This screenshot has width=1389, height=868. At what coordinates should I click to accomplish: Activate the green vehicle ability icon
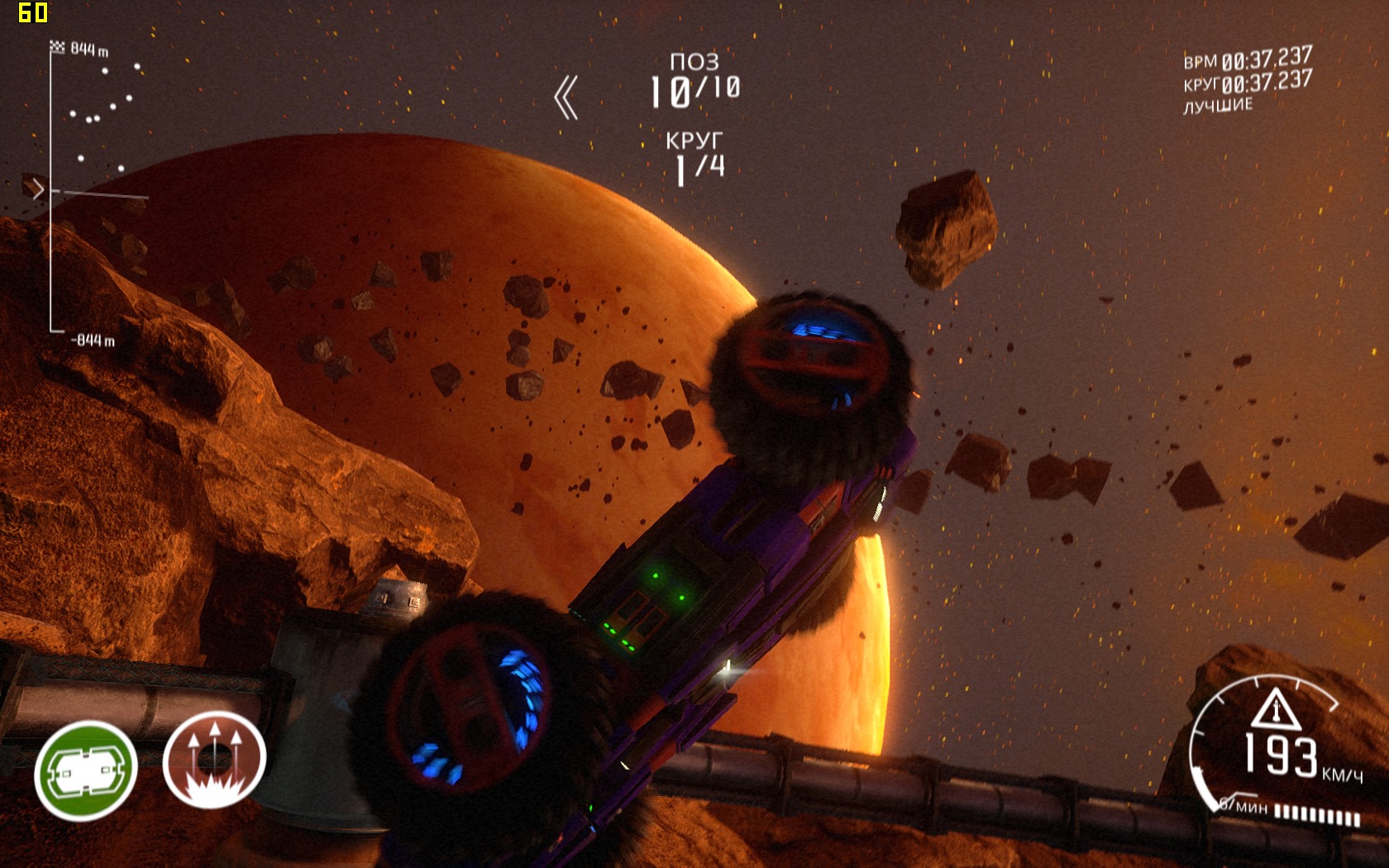[x=85, y=770]
